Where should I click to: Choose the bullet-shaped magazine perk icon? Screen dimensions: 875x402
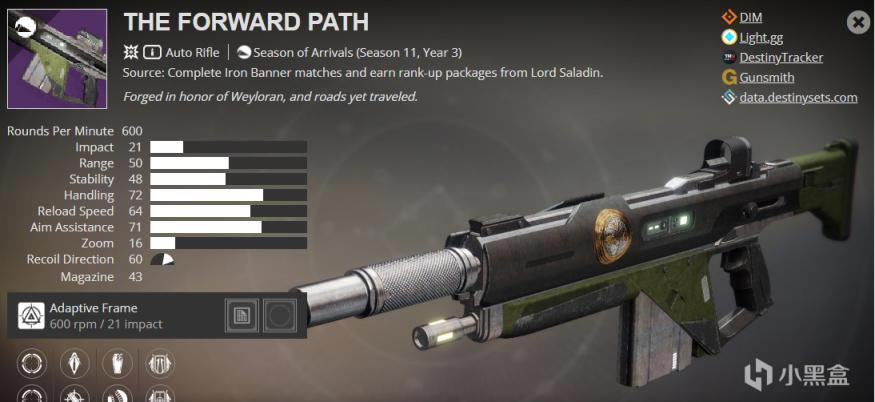[76, 360]
